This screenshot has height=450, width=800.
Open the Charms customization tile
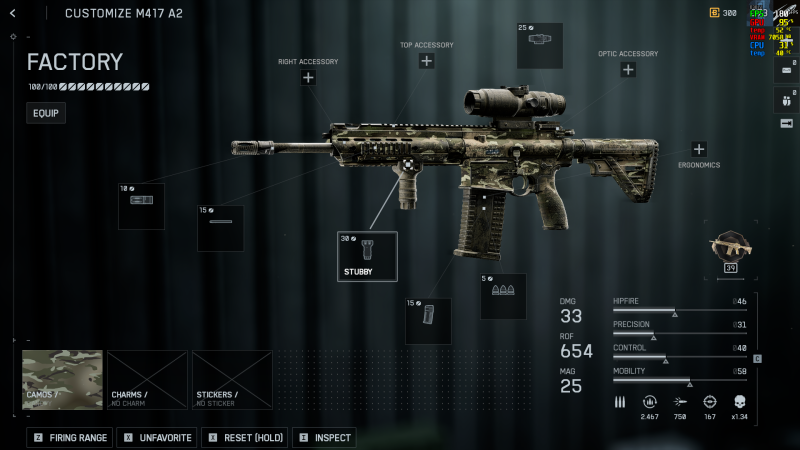[x=147, y=380]
